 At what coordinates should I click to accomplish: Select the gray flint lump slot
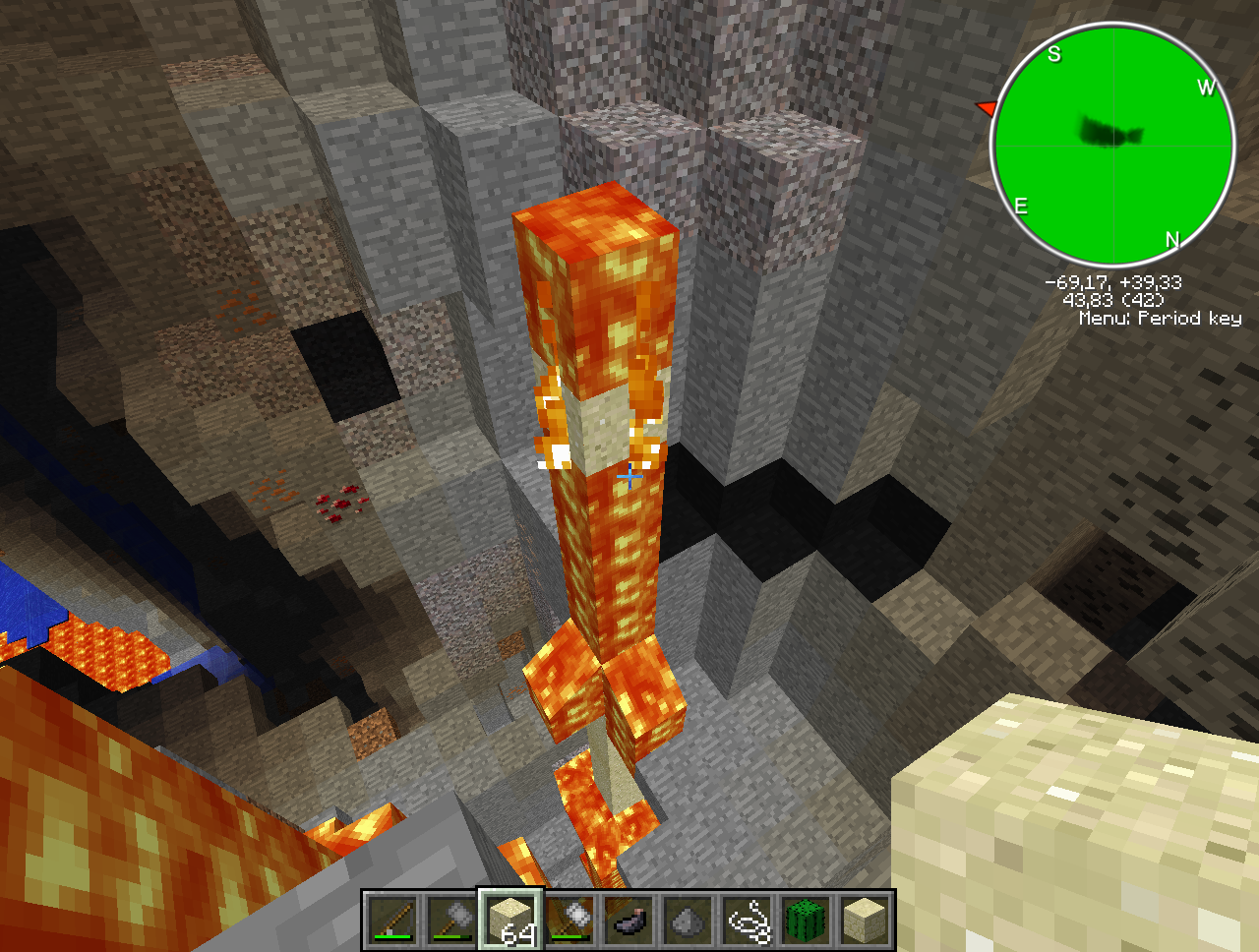coord(689,921)
